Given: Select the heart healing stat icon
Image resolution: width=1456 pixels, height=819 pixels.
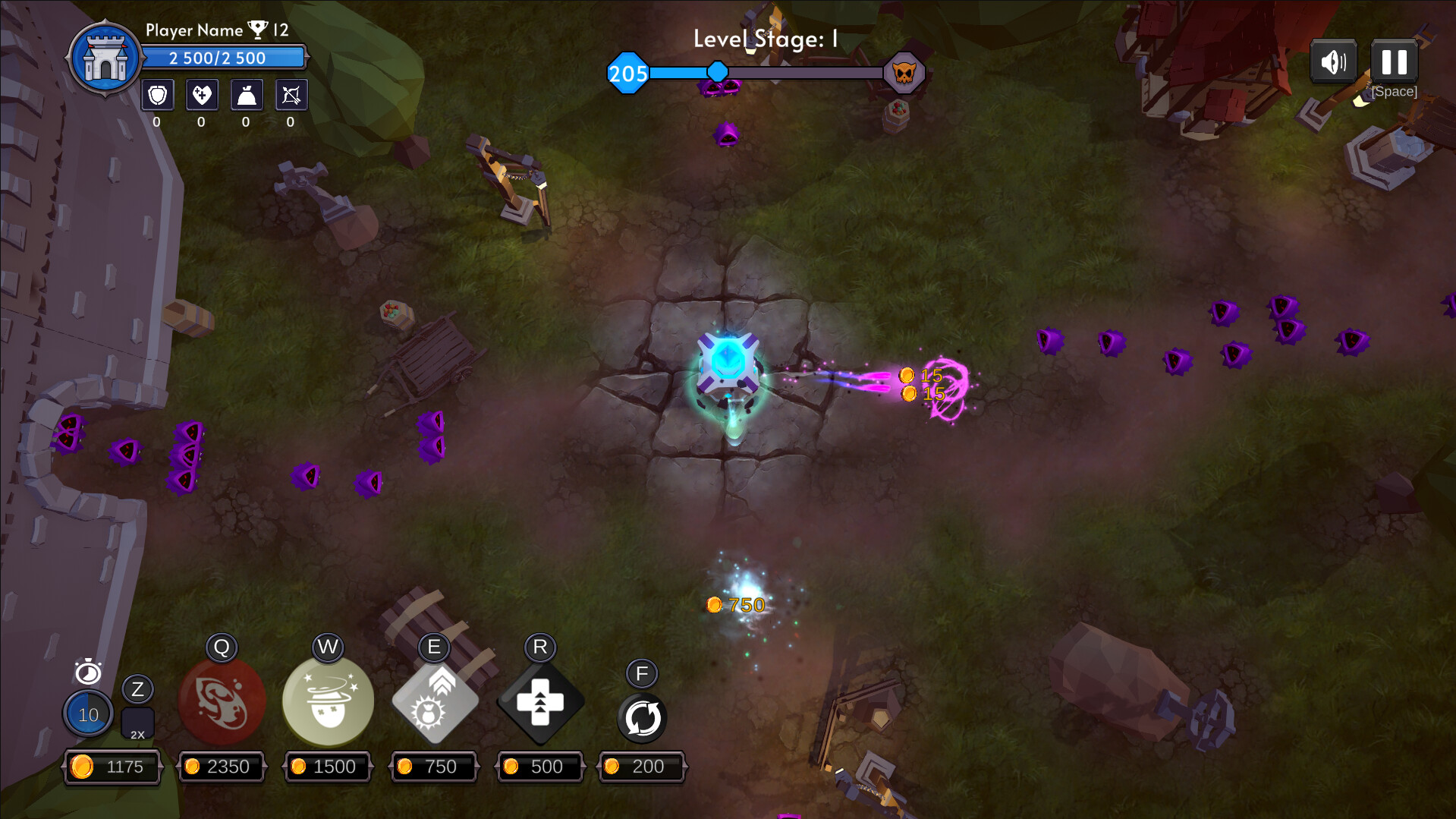Looking at the screenshot, I should tap(202, 96).
